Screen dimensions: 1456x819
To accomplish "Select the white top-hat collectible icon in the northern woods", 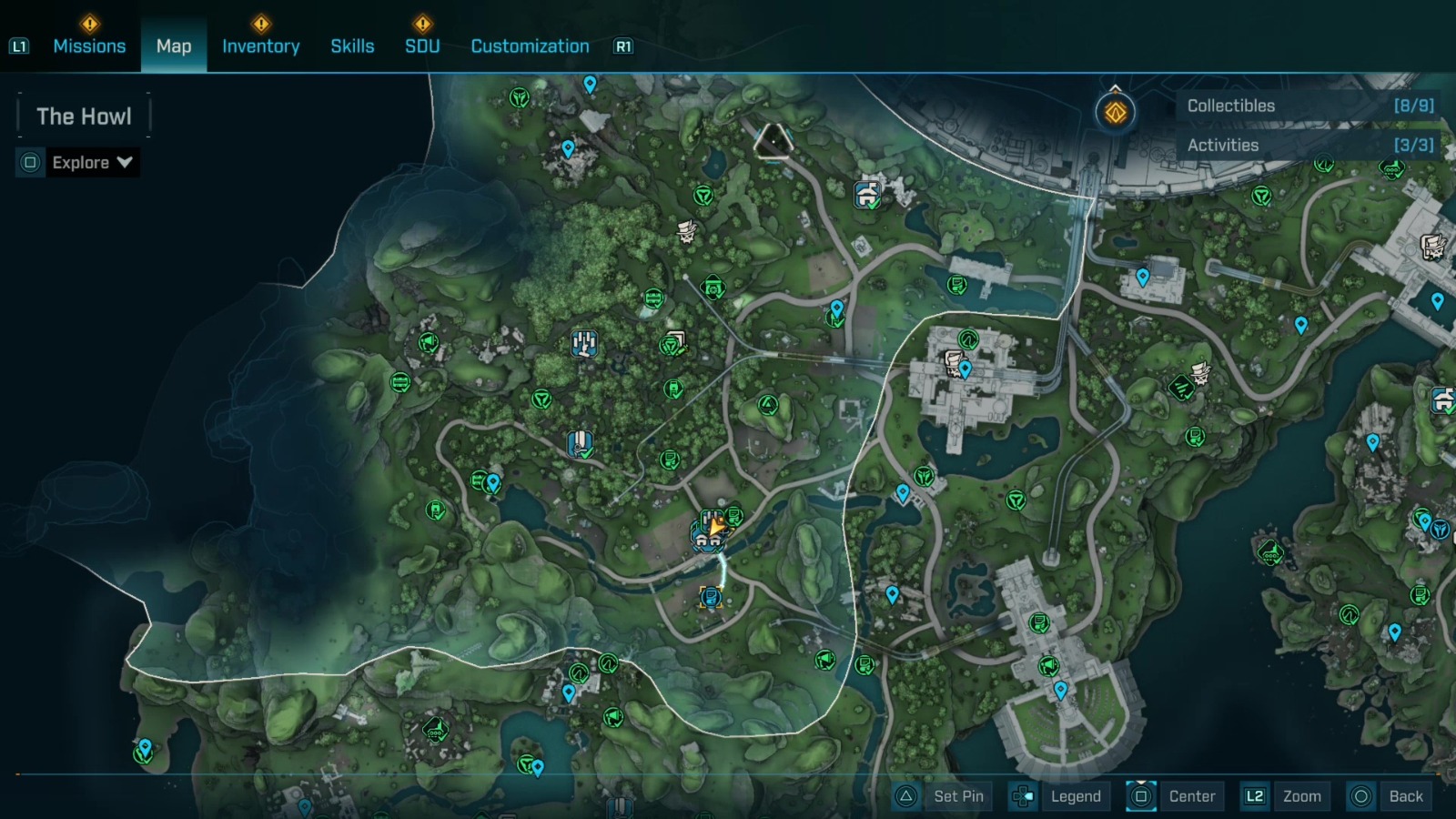I will (x=683, y=230).
